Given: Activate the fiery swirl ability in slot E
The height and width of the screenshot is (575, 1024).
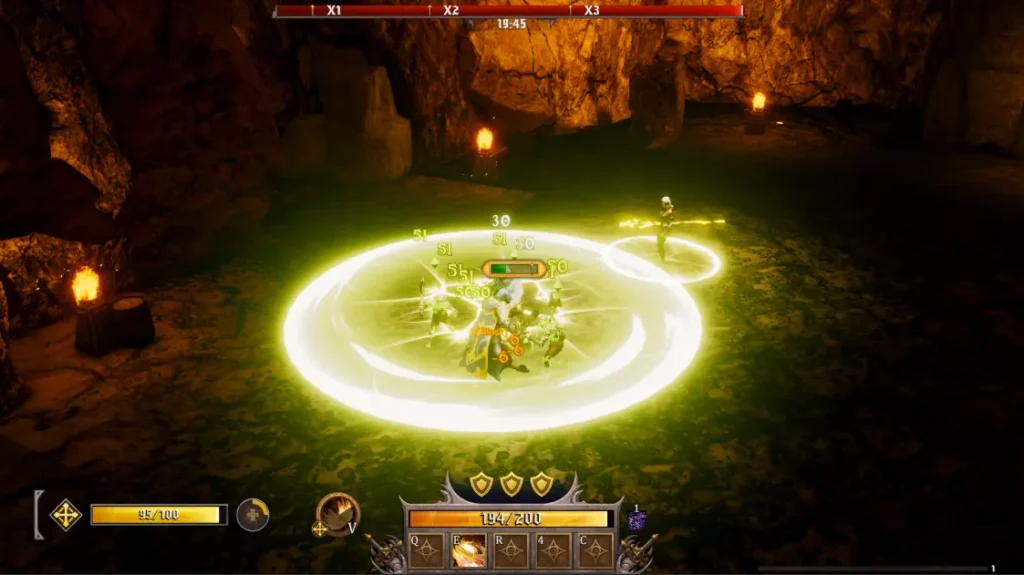Looking at the screenshot, I should [x=469, y=550].
